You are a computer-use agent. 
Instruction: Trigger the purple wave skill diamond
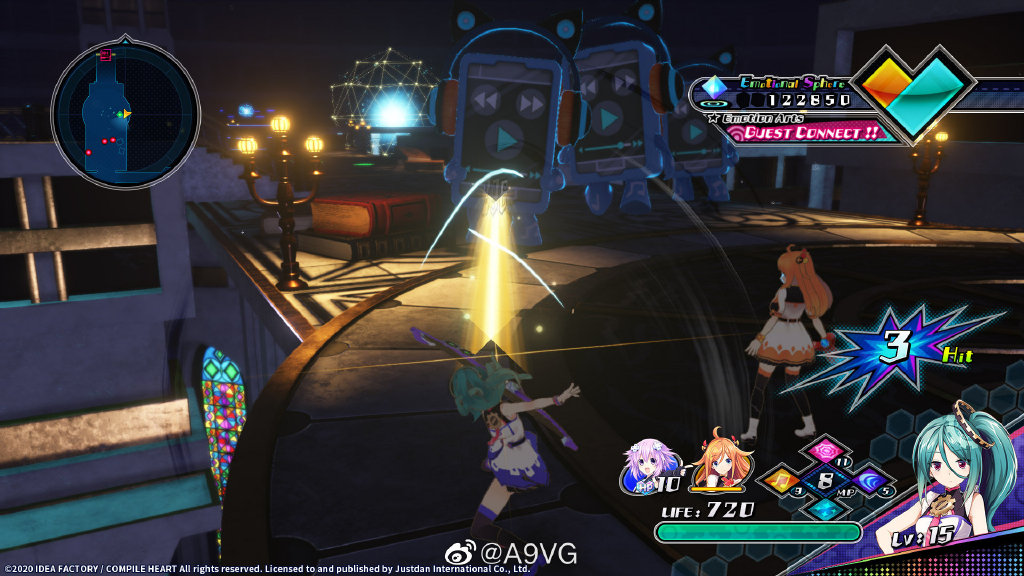(871, 482)
